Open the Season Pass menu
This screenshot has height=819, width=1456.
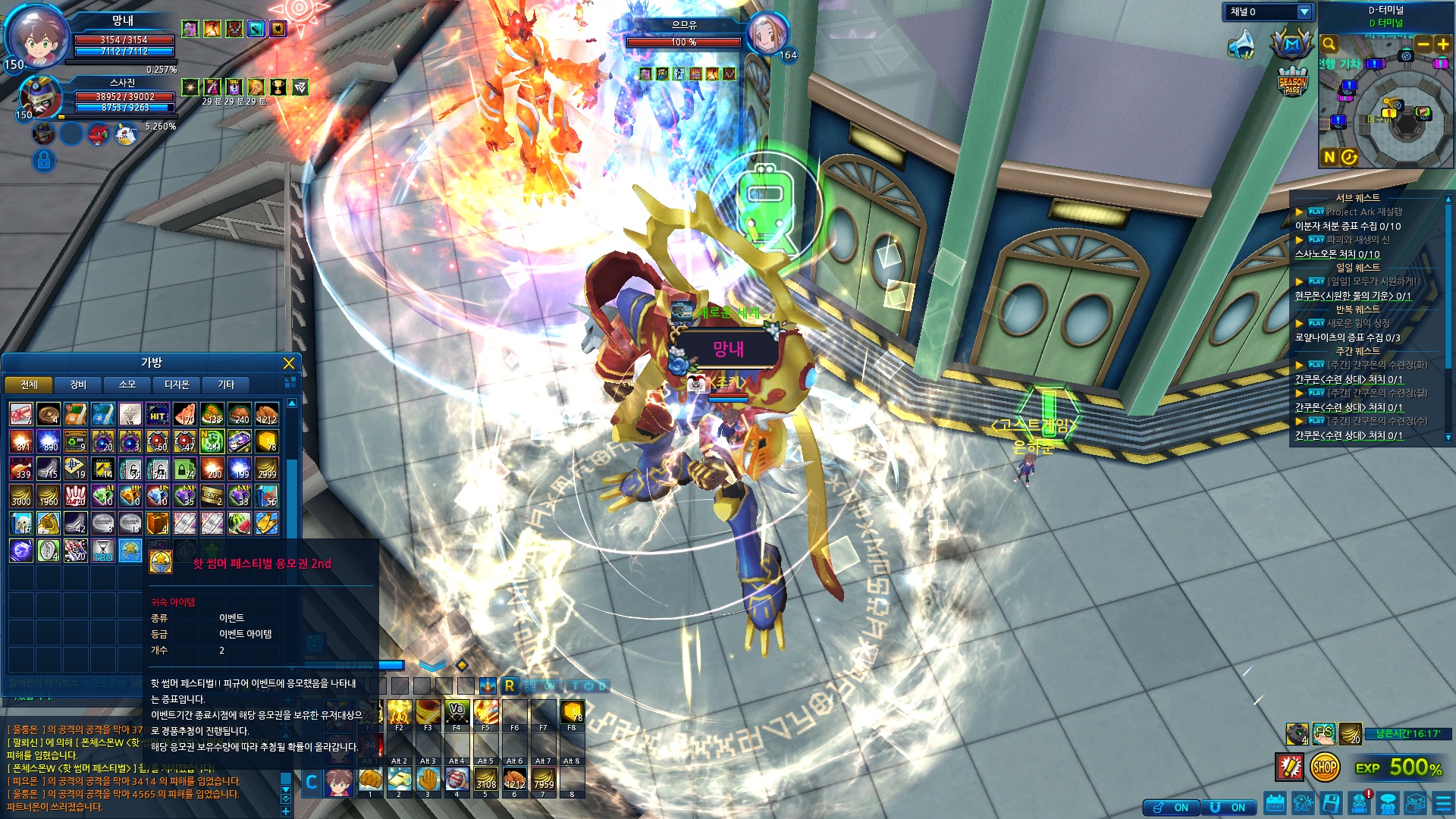(1292, 82)
